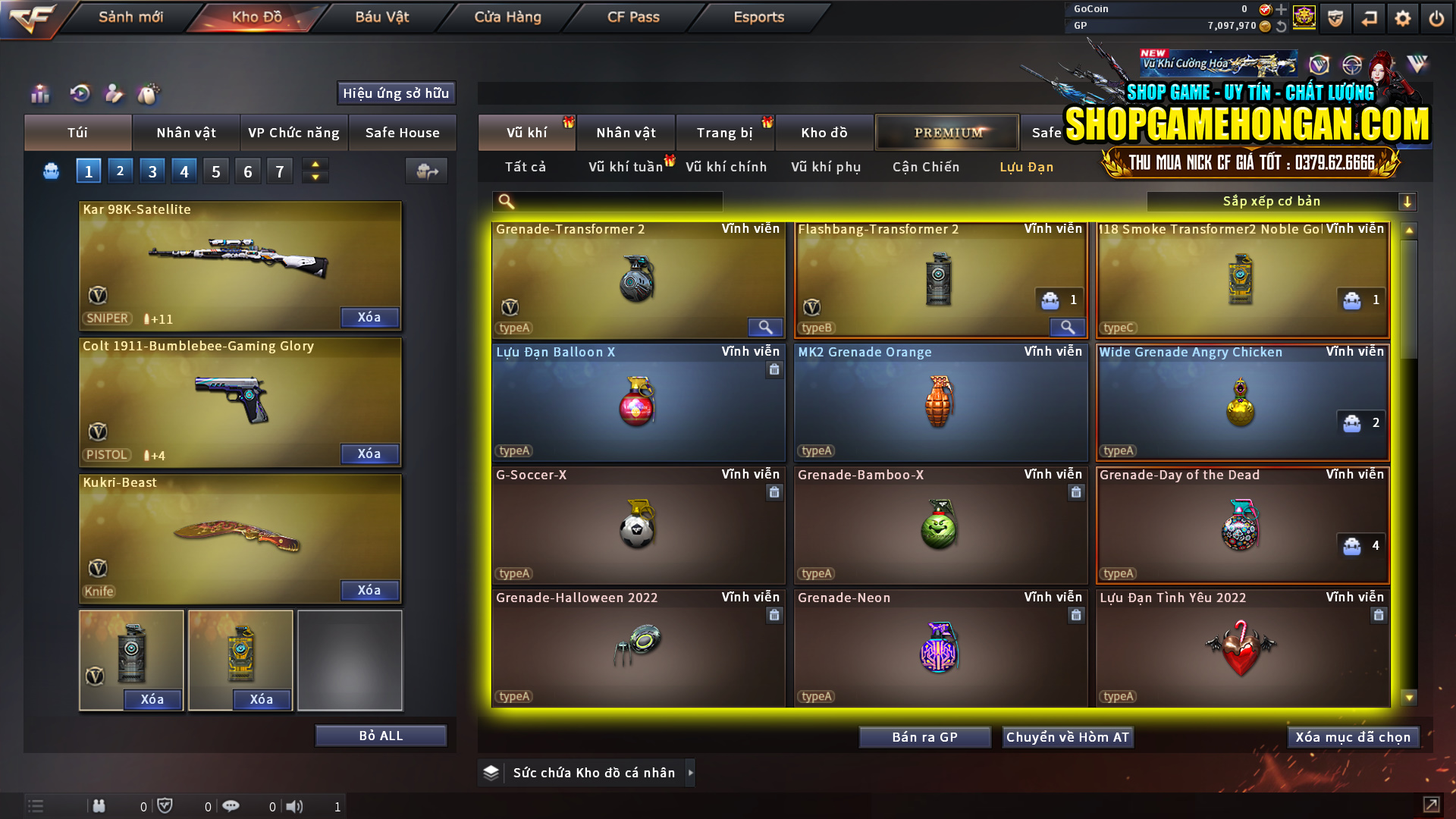Viewport: 1456px width, 819px height.
Task: Open the friends icon in the bottom status bar
Action: point(99,806)
